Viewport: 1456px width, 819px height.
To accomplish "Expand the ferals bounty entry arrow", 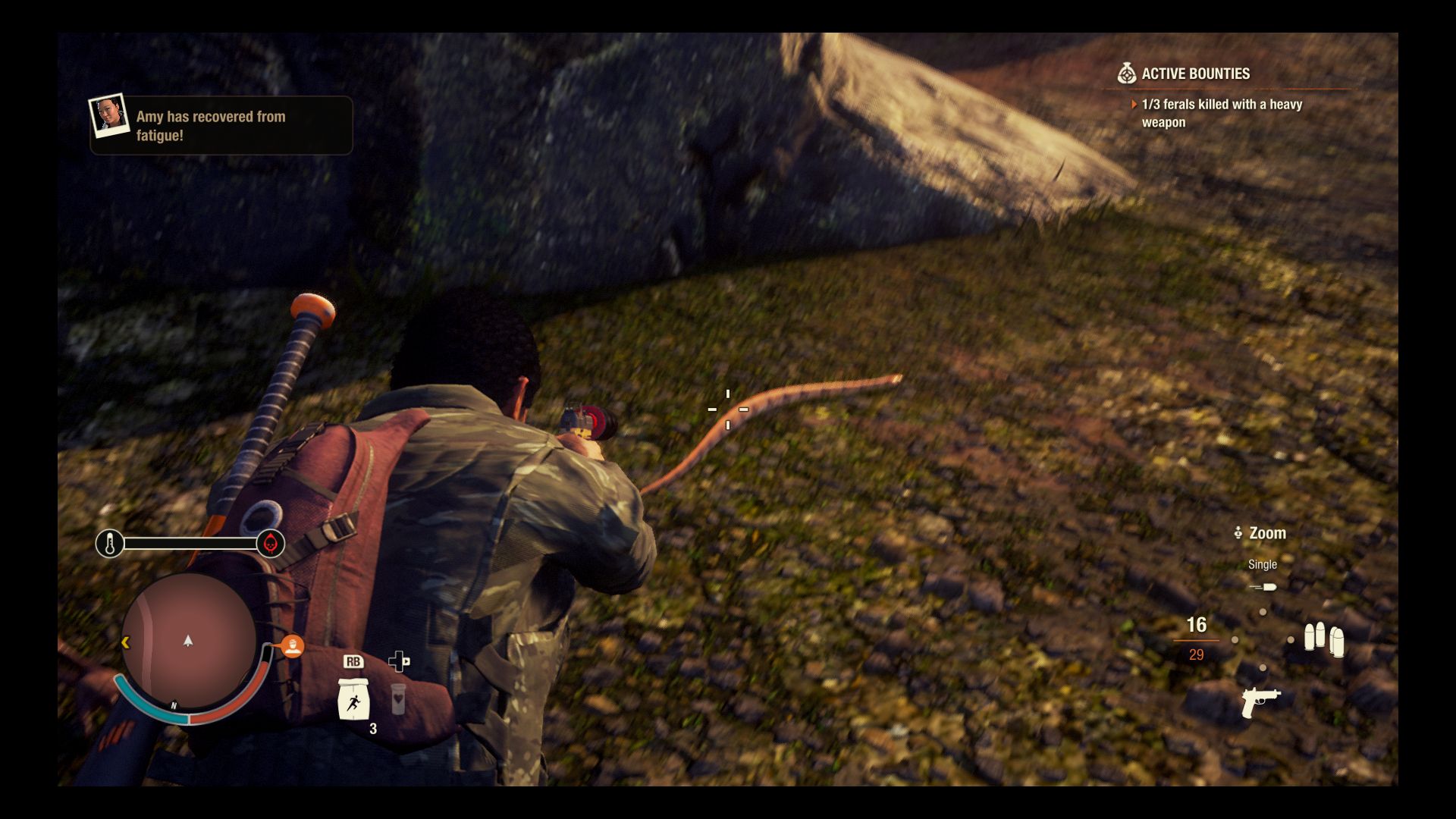I will pos(1133,105).
